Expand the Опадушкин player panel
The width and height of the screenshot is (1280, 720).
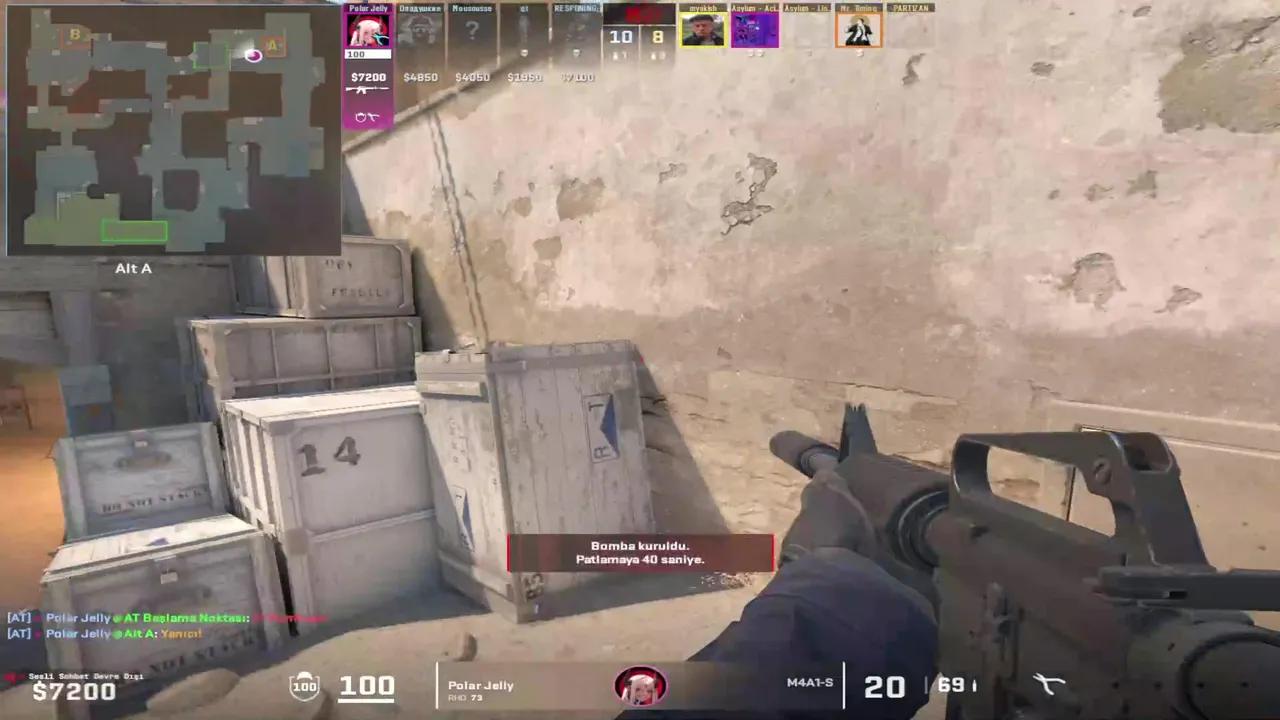[x=420, y=28]
